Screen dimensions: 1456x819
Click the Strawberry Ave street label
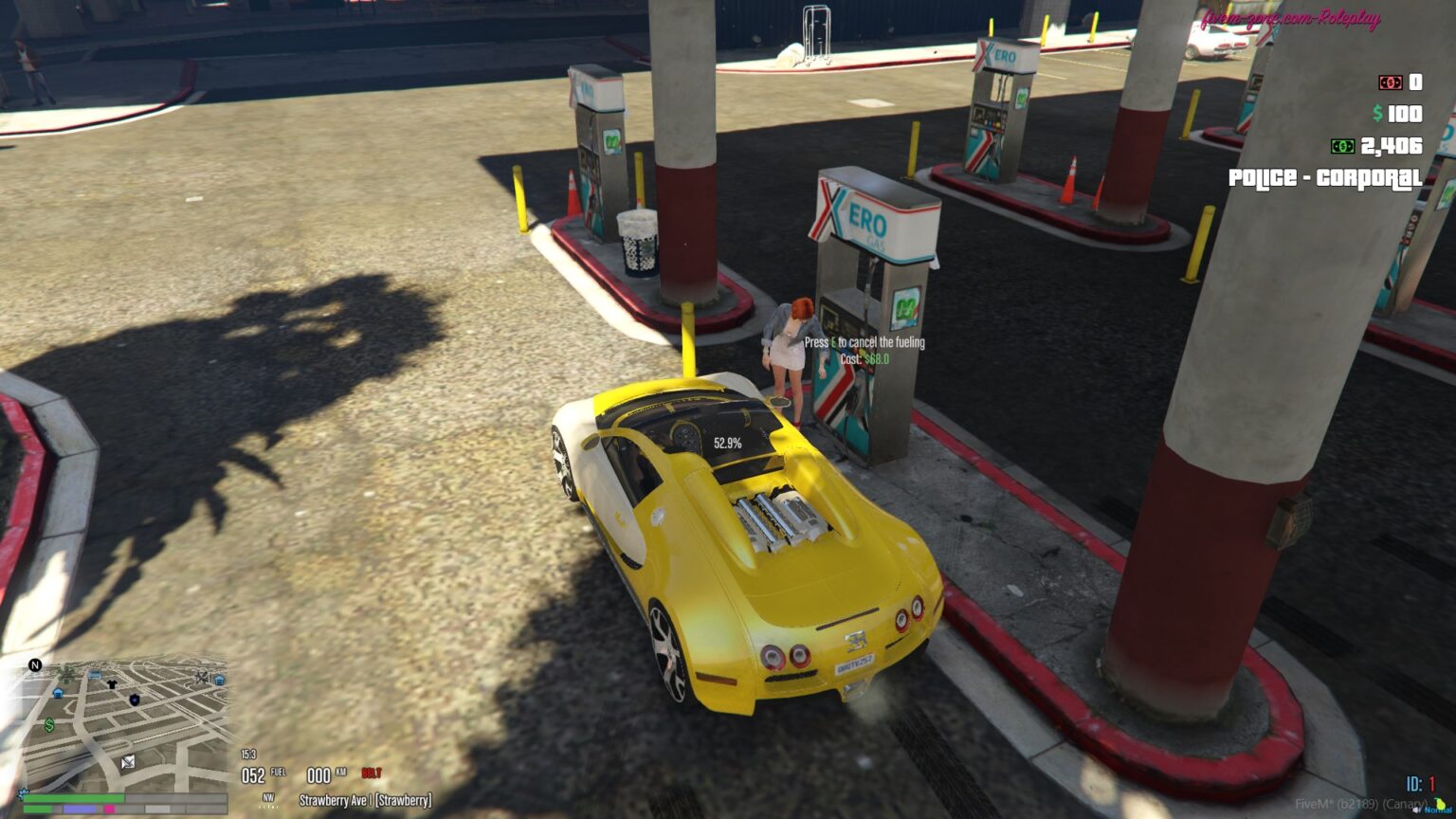click(365, 798)
